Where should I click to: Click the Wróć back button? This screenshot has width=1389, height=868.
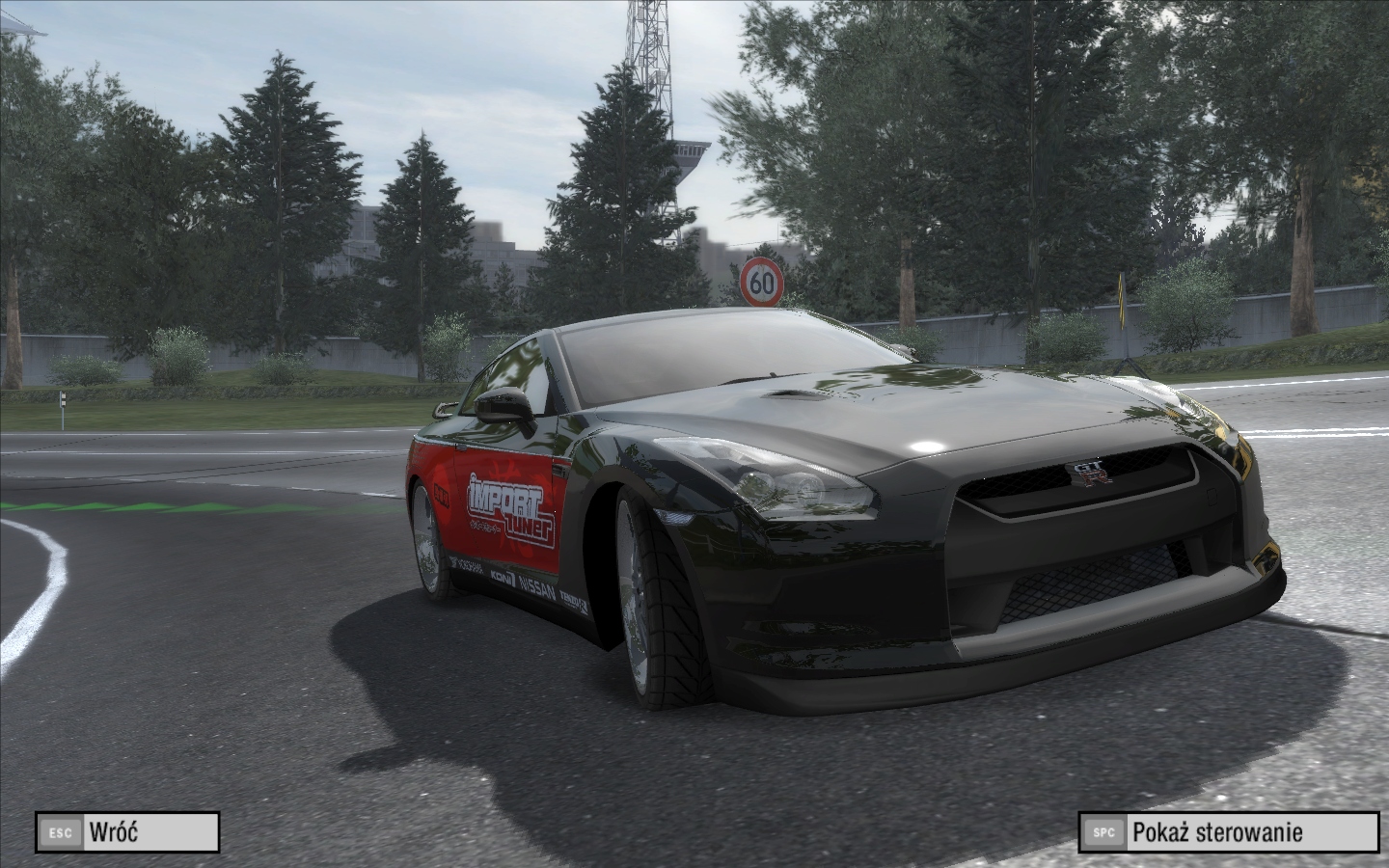pos(127,831)
